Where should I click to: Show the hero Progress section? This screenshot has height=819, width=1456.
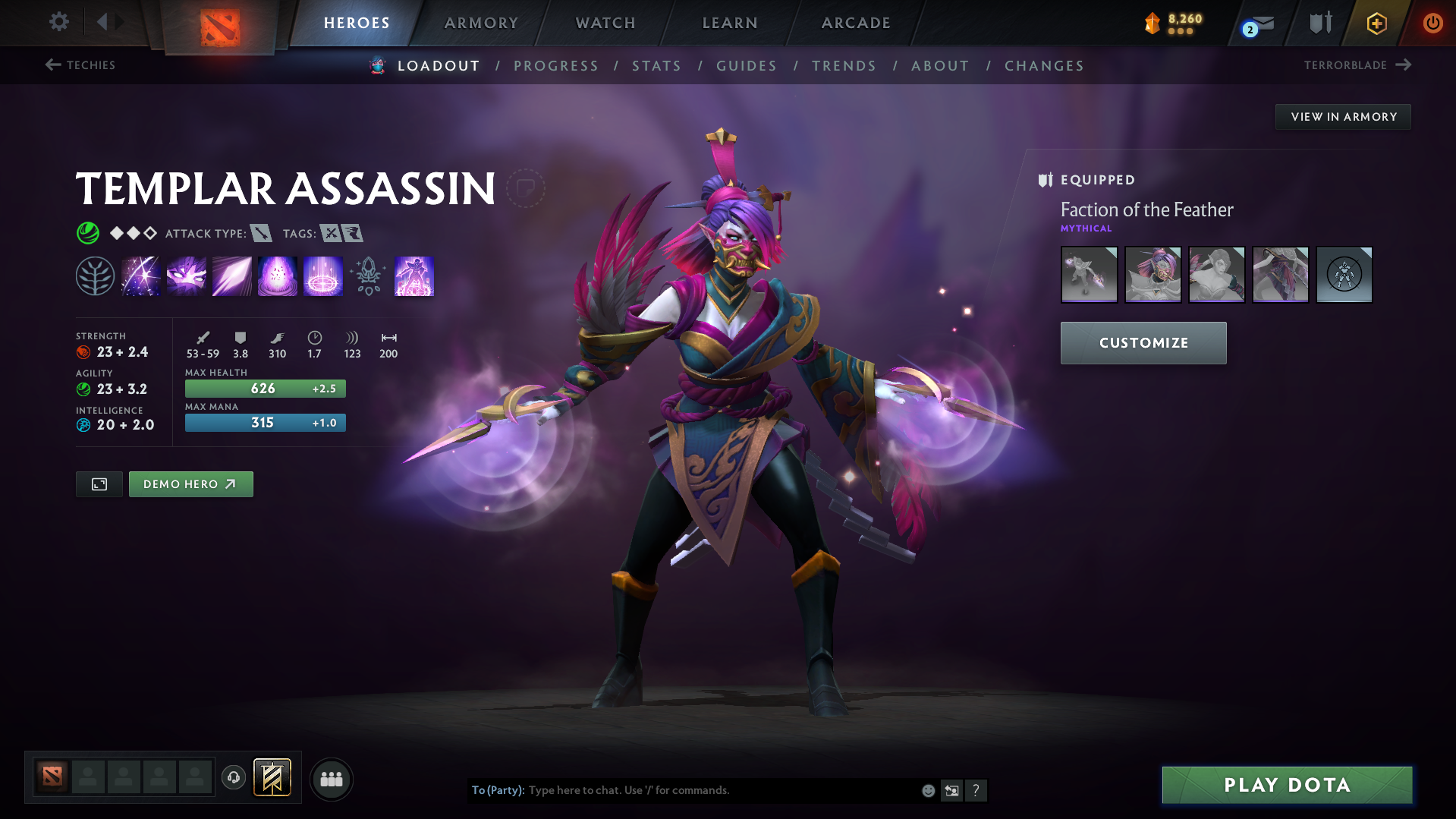coord(556,66)
